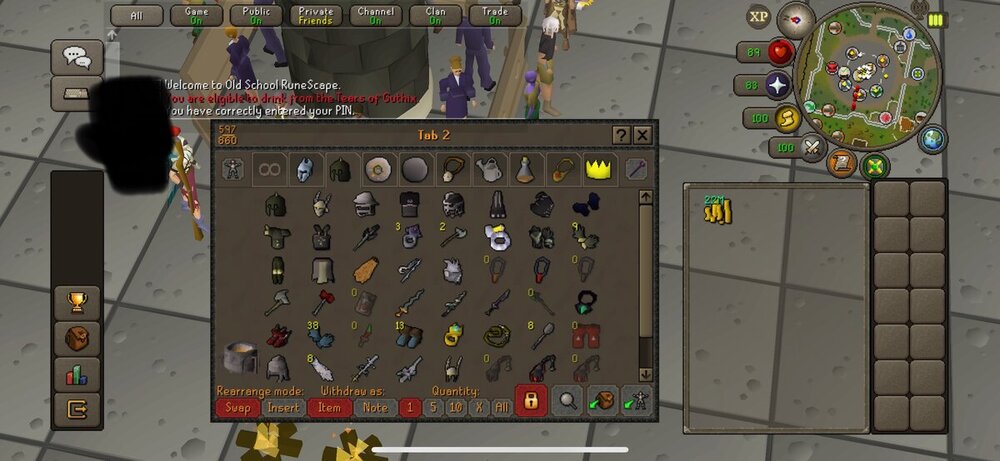Choose withdraw quantity All
This screenshot has width=1000, height=461.
[x=501, y=407]
